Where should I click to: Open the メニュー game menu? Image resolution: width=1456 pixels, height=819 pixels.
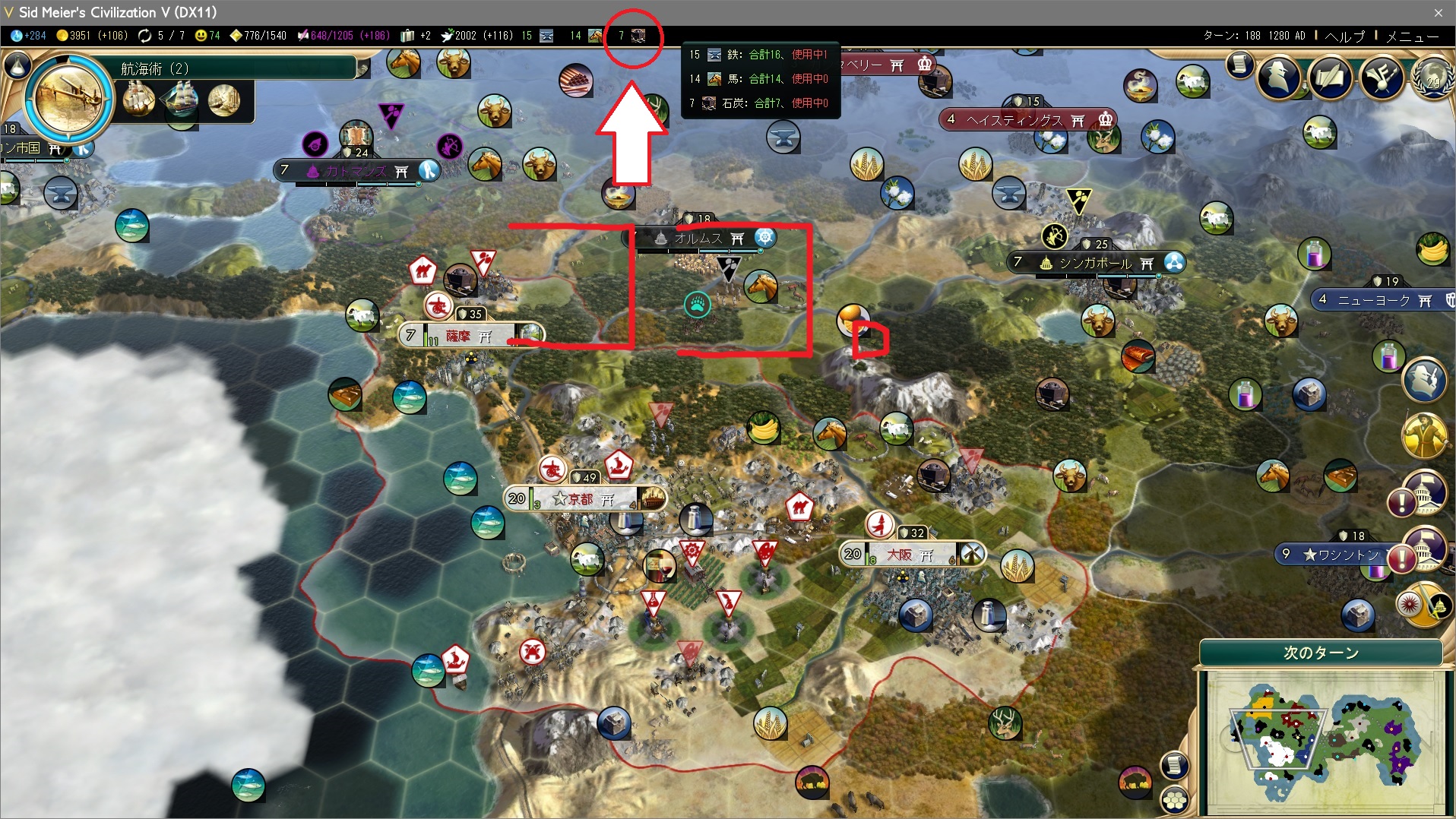tap(1412, 36)
